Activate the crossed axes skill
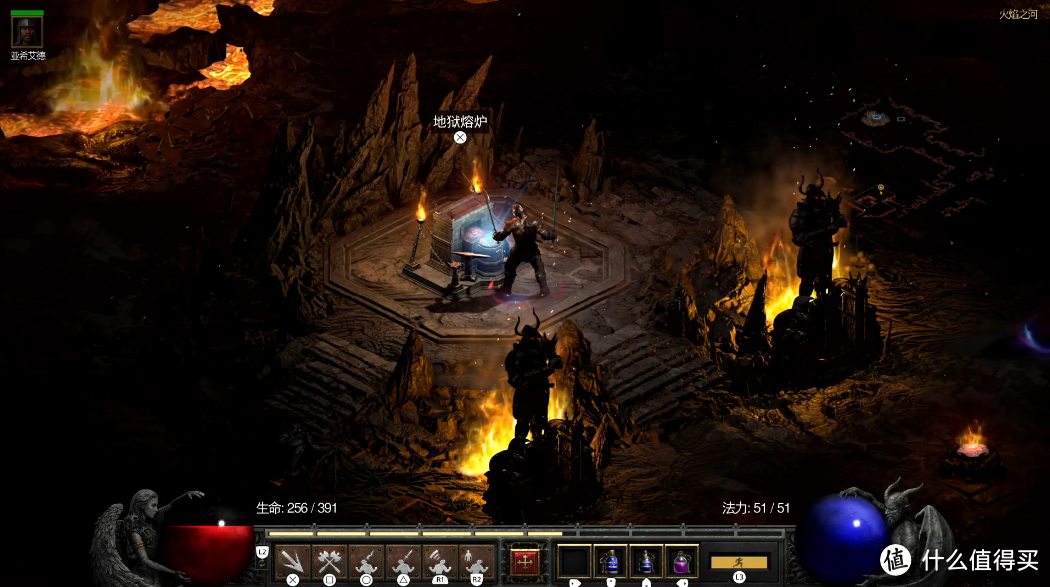1050x587 pixels. coord(329,561)
